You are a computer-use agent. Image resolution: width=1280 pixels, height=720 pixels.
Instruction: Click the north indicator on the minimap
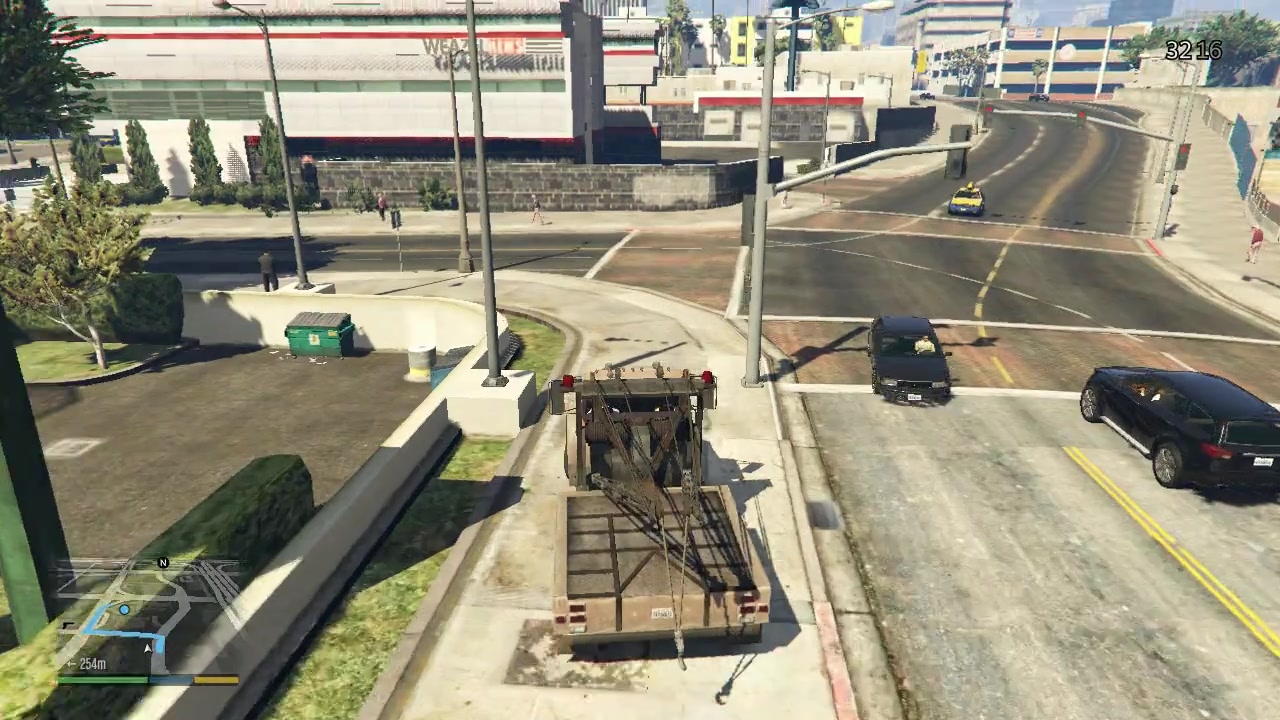162,563
